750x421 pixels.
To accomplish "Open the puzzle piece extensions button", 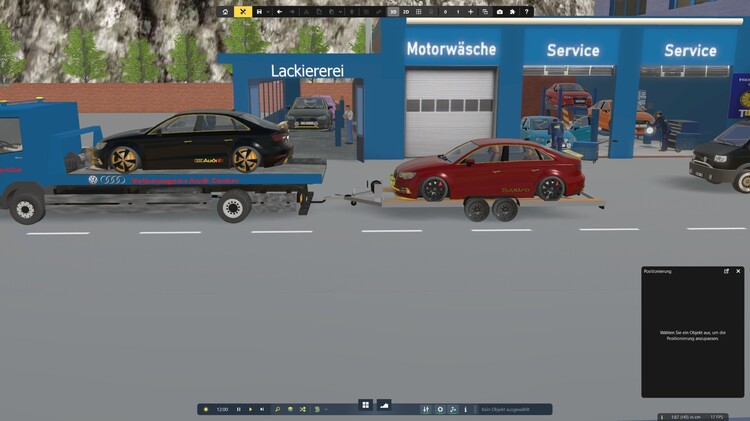I will coord(512,12).
